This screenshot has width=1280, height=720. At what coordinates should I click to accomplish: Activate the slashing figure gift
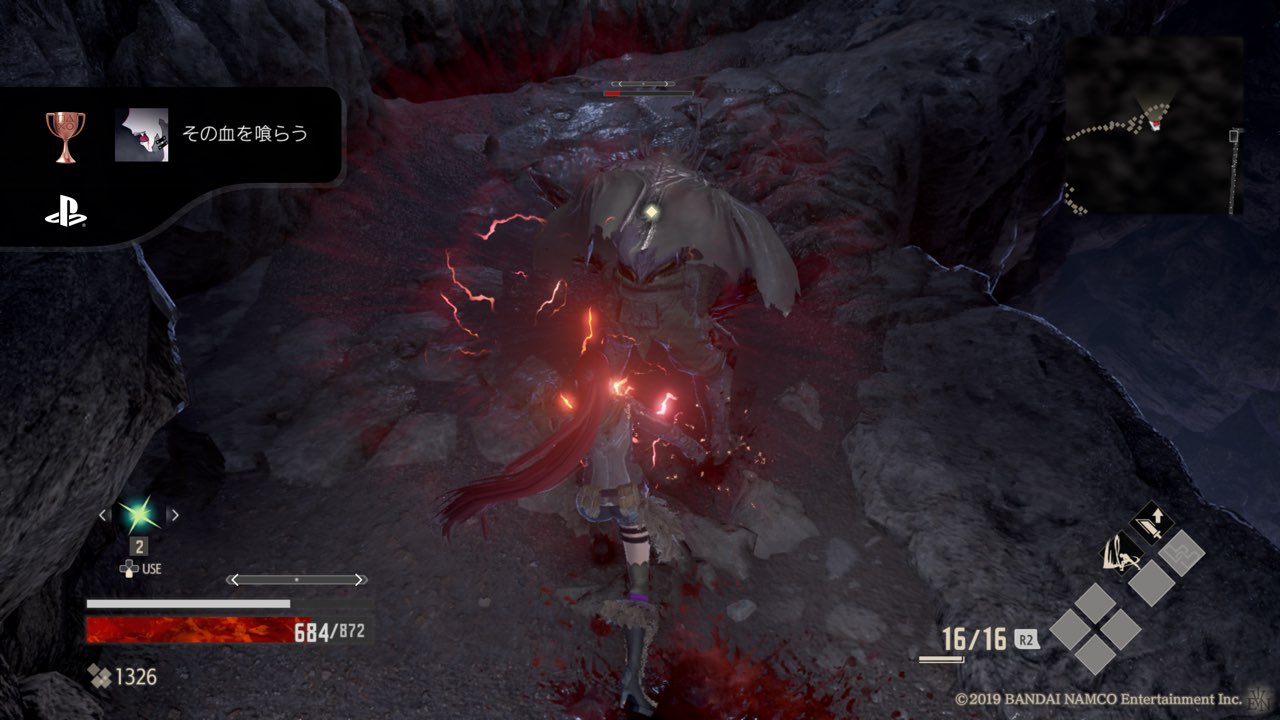1119,551
